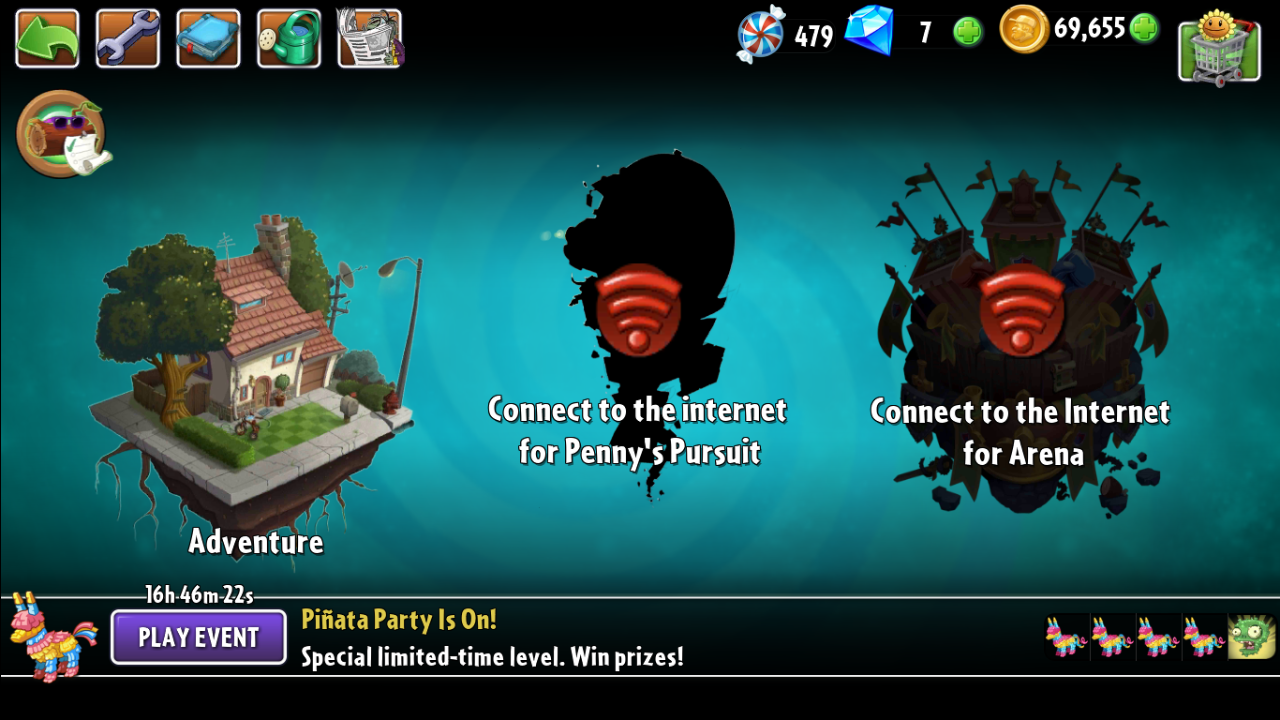
Task: Open the Zen Garden watering can
Action: click(288, 38)
